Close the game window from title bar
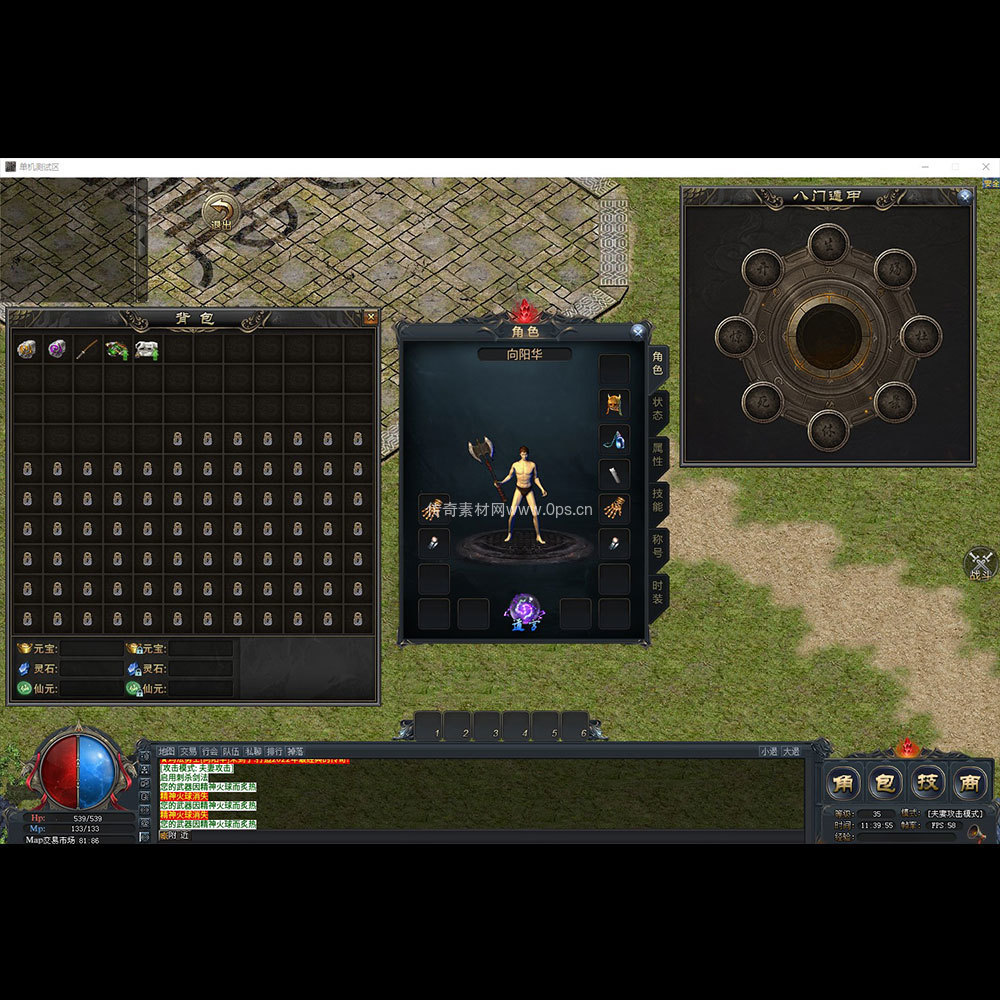1000x1000 pixels. coord(985,167)
